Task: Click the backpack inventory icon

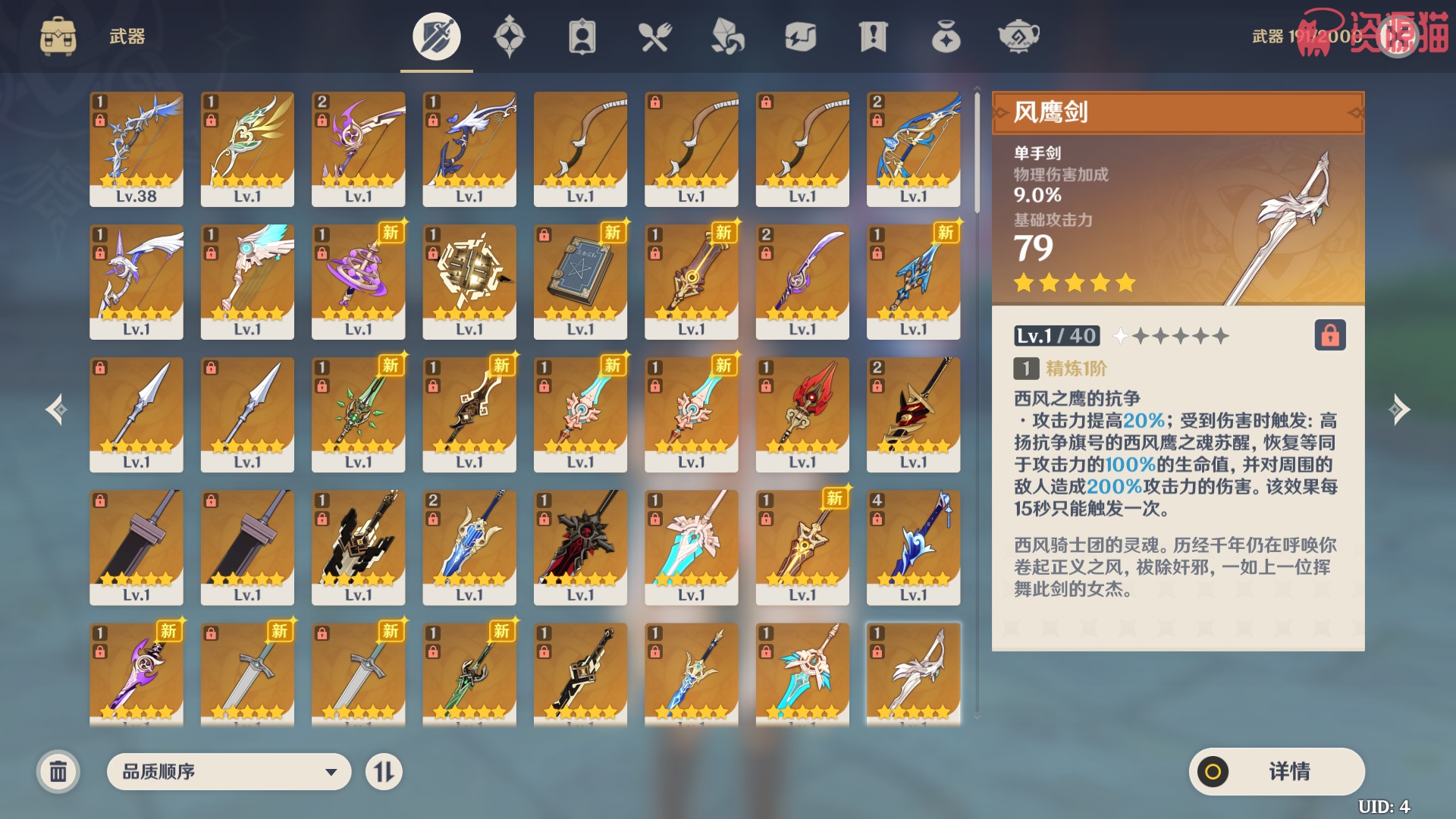Action: pos(58,36)
